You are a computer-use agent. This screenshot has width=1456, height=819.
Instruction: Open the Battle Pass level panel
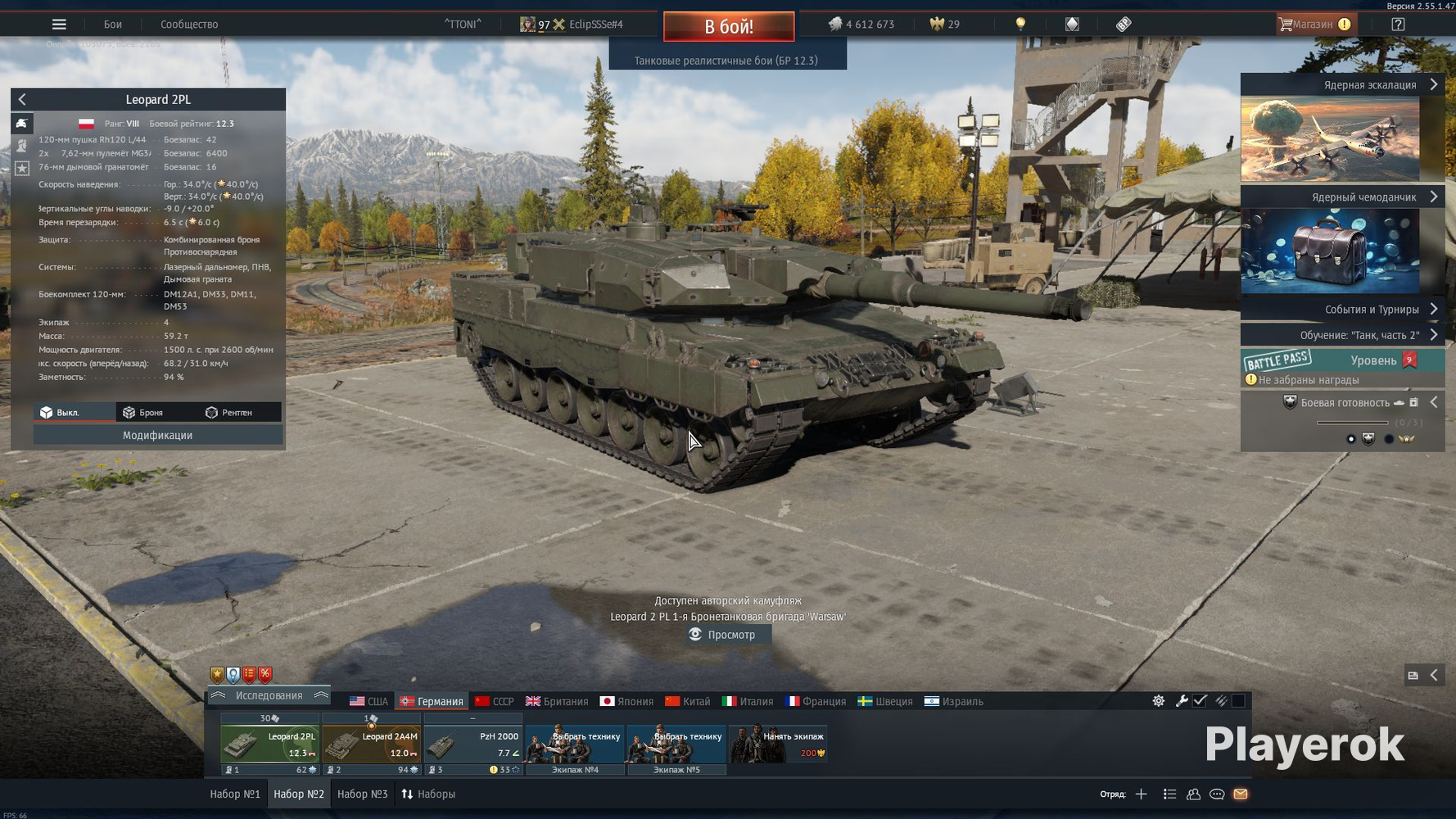pyautogui.click(x=1342, y=361)
